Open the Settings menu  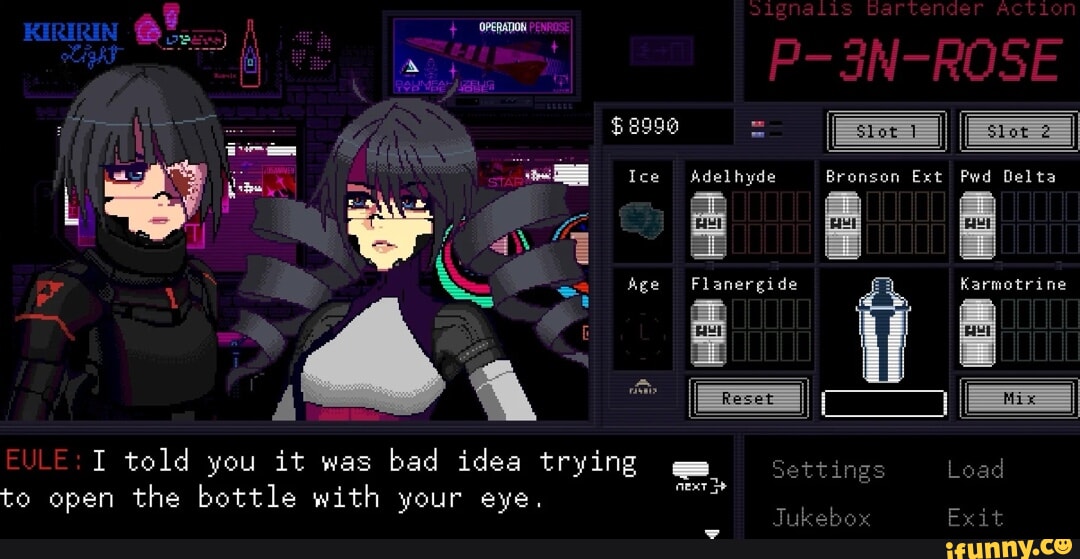[828, 469]
